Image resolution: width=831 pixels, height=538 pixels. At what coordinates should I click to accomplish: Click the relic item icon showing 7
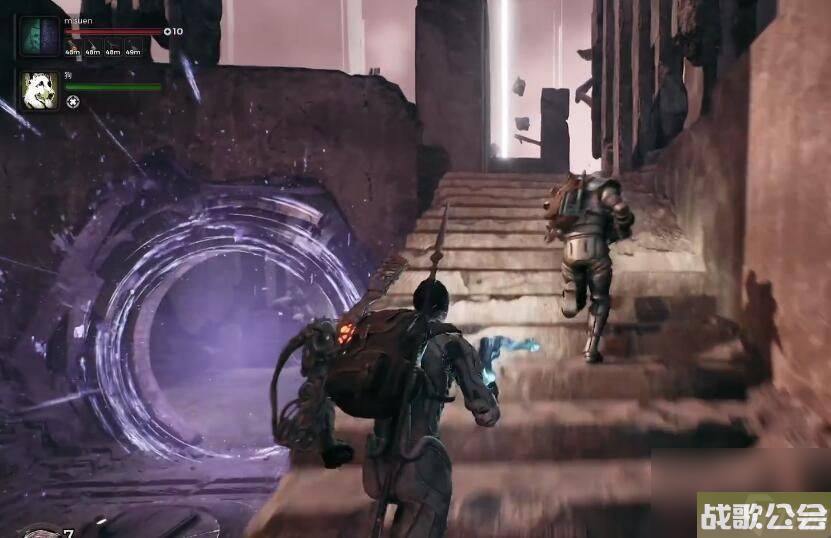coord(42,531)
